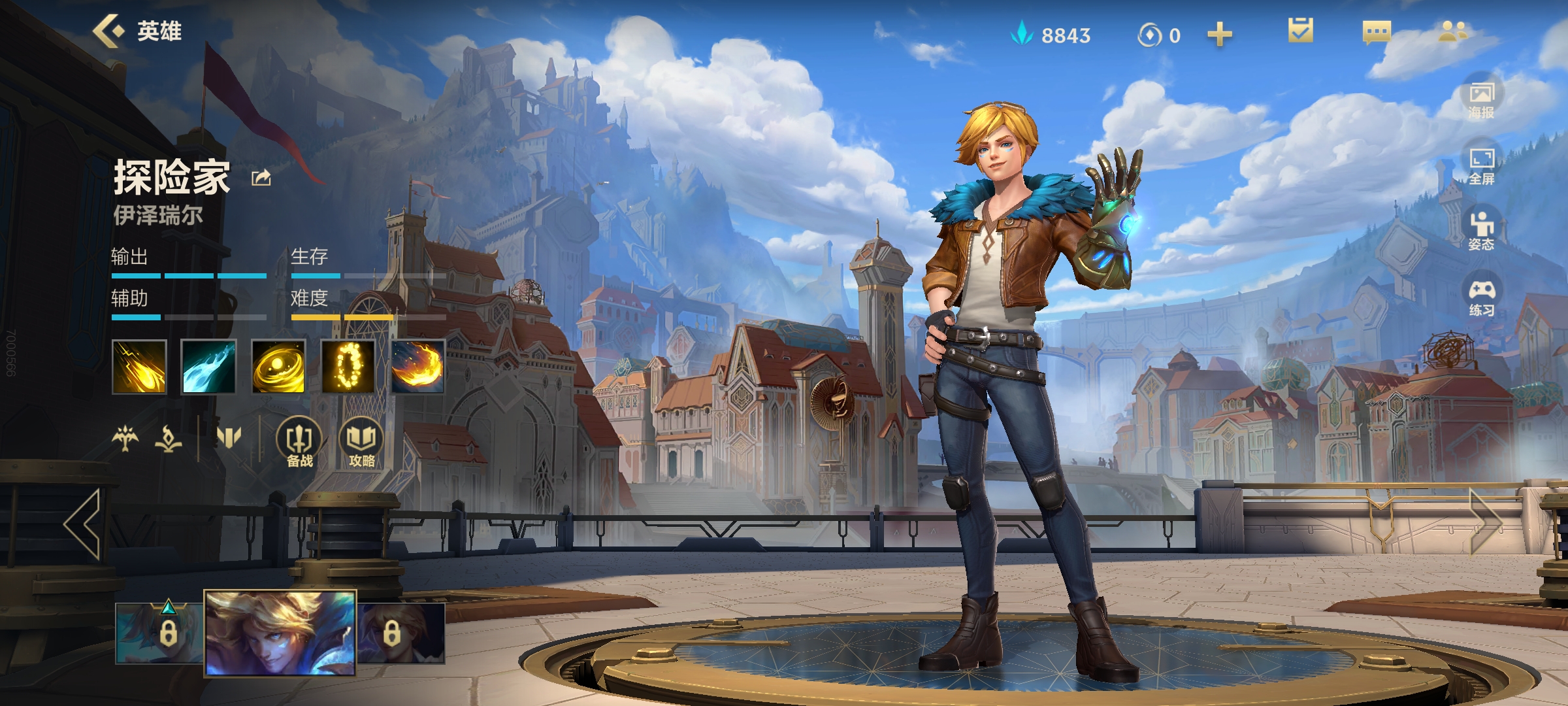Go back from the 英雄 screen
This screenshot has height=706, width=1568.
point(109,31)
